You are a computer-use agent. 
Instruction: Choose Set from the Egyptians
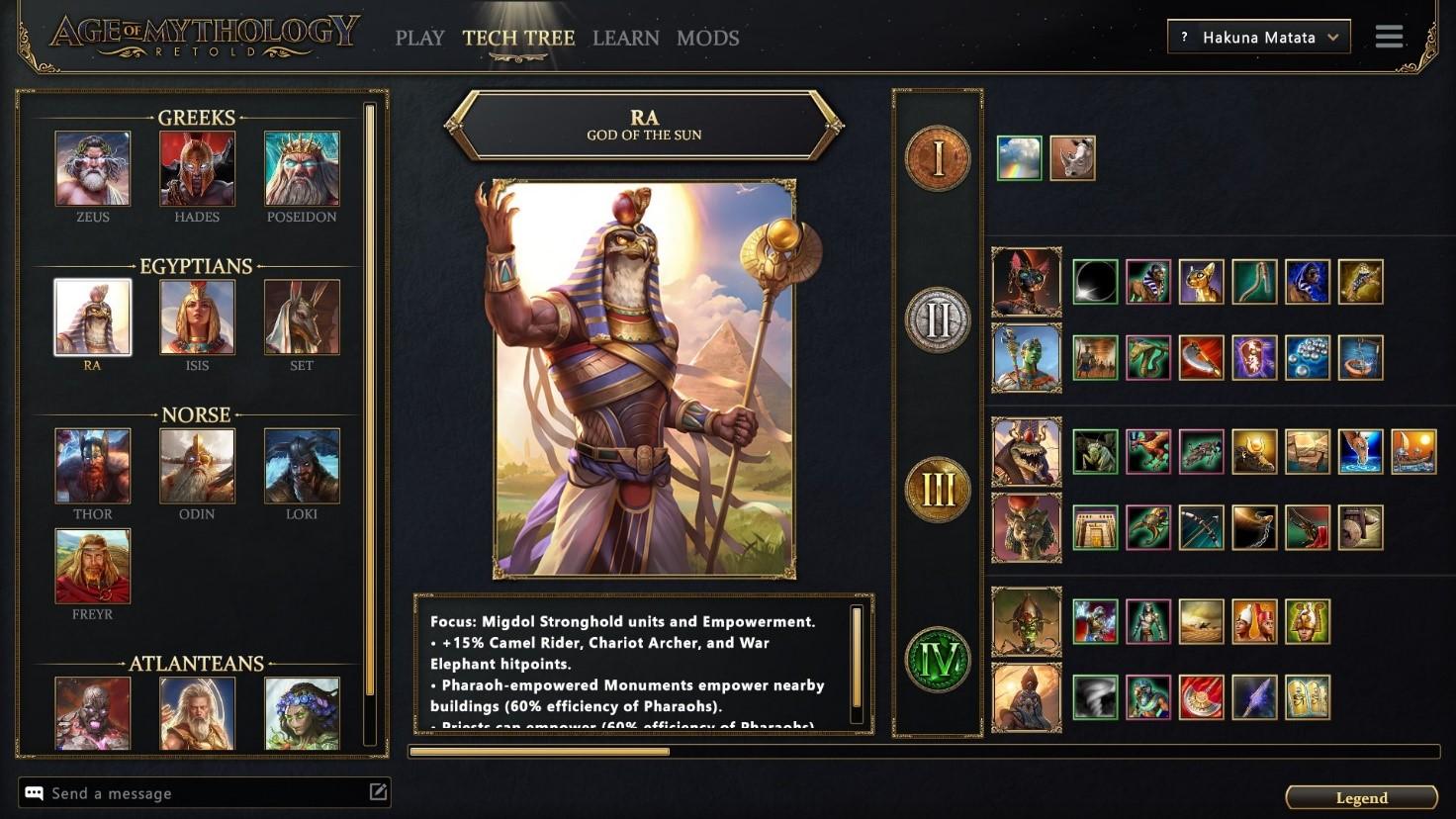(x=302, y=318)
